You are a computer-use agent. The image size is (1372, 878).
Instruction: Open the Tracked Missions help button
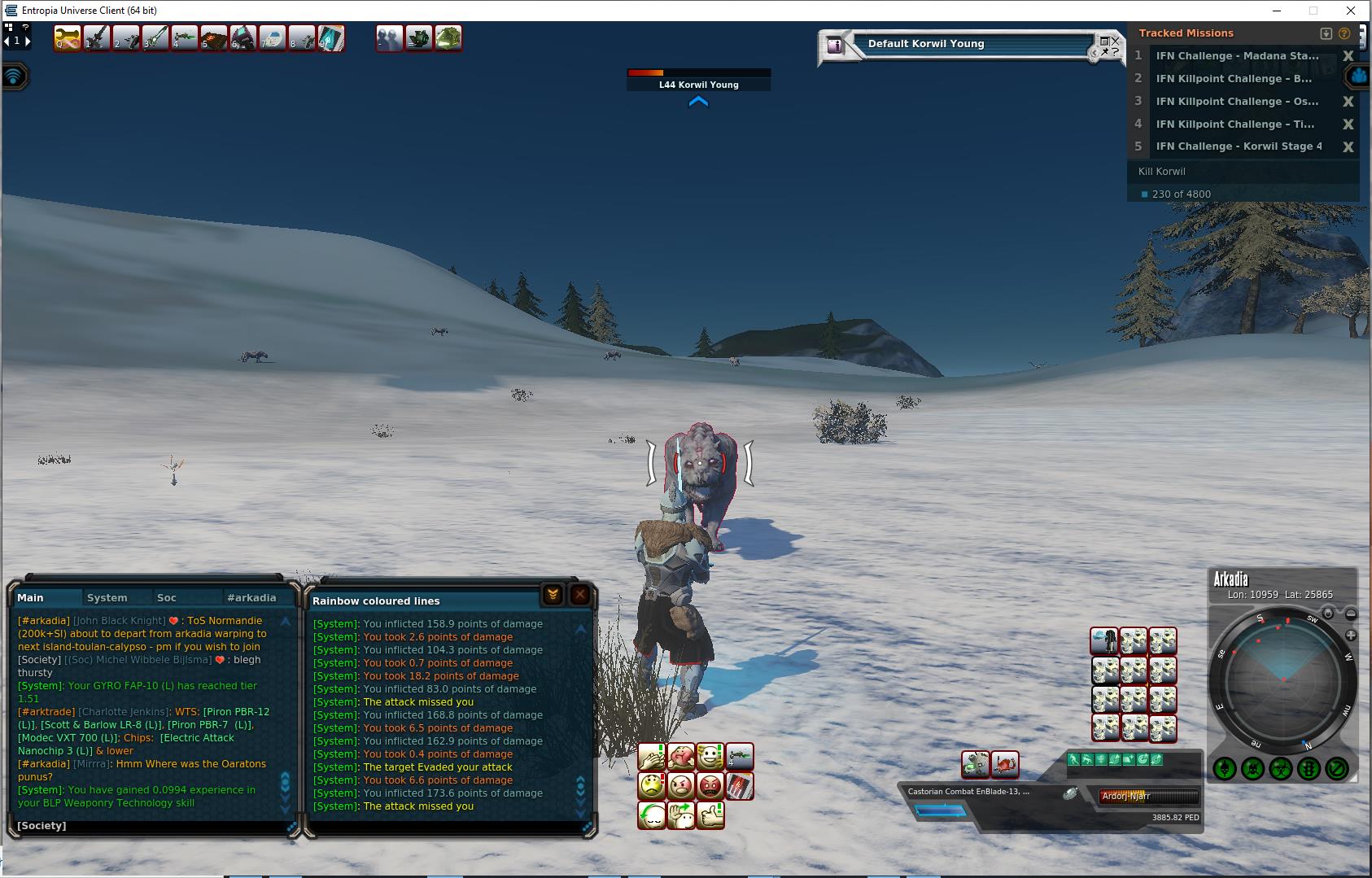tap(1344, 33)
